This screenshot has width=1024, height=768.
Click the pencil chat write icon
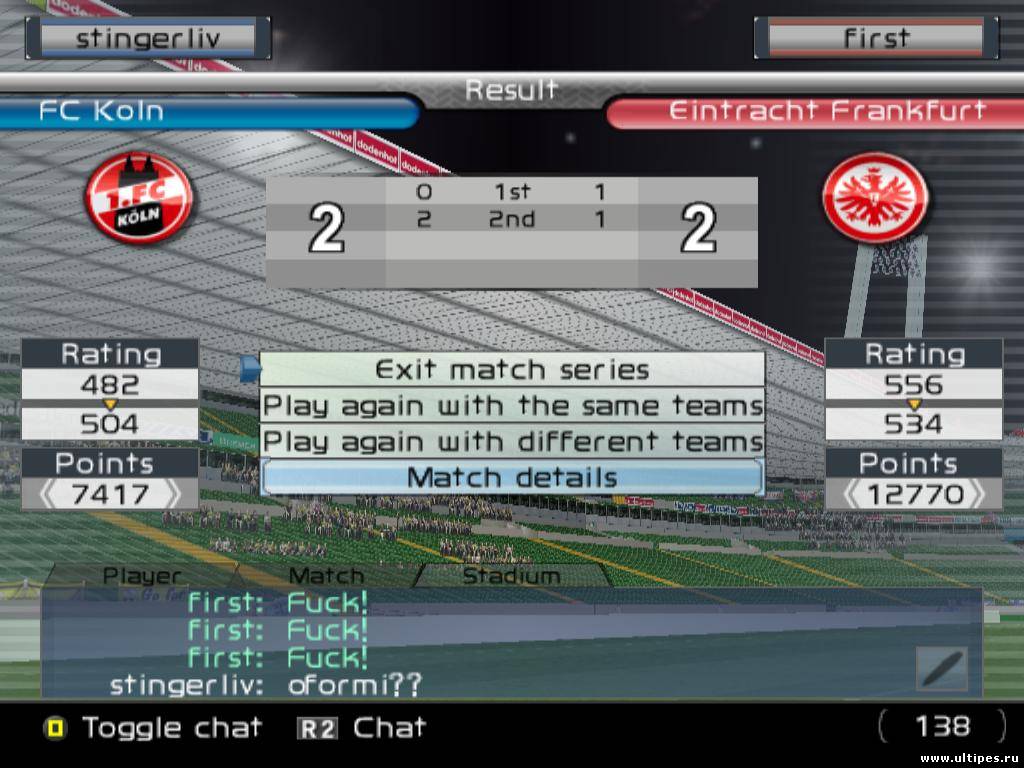941,668
